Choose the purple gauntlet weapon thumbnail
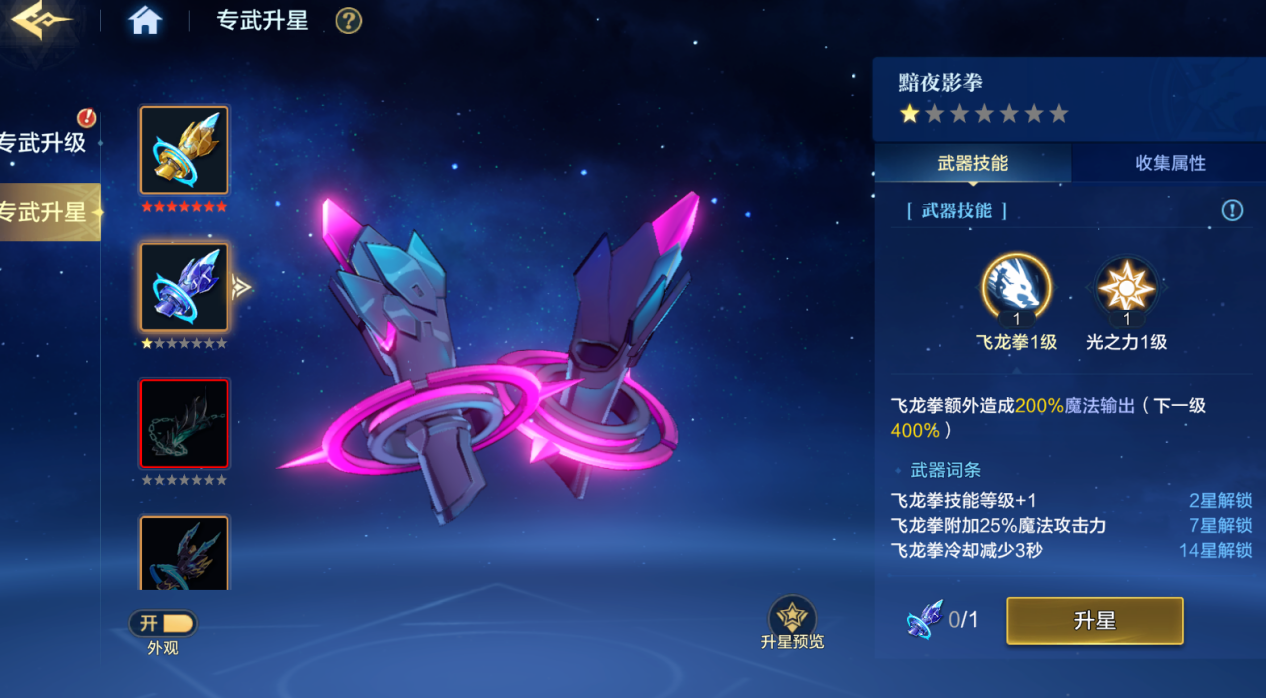 (x=184, y=287)
